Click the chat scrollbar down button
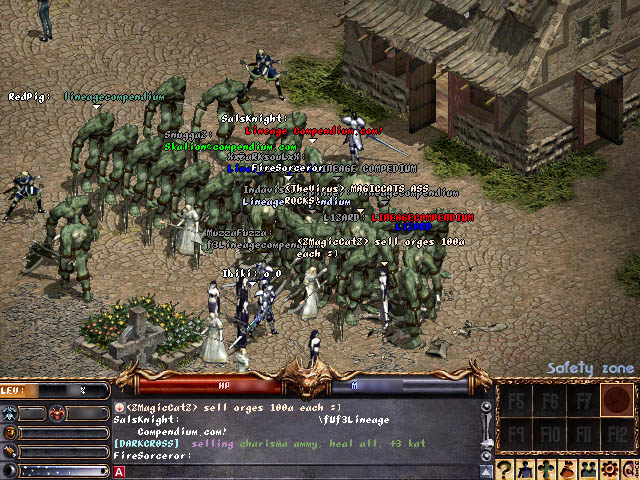Image resolution: width=640 pixels, height=480 pixels. coord(486,456)
